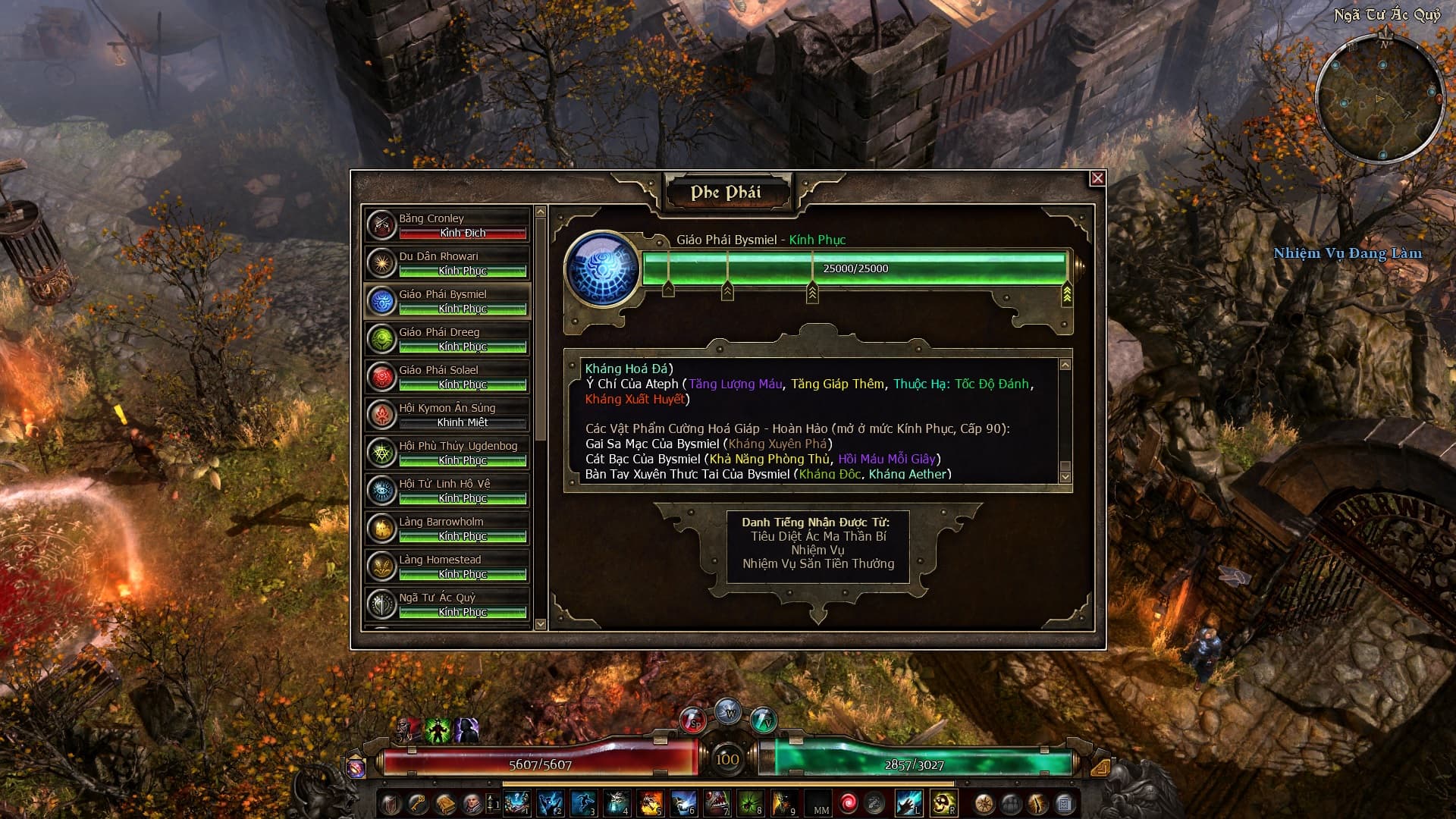This screenshot has width=1456, height=819.
Task: Click the golden key icon on hotbar
Action: point(418,803)
